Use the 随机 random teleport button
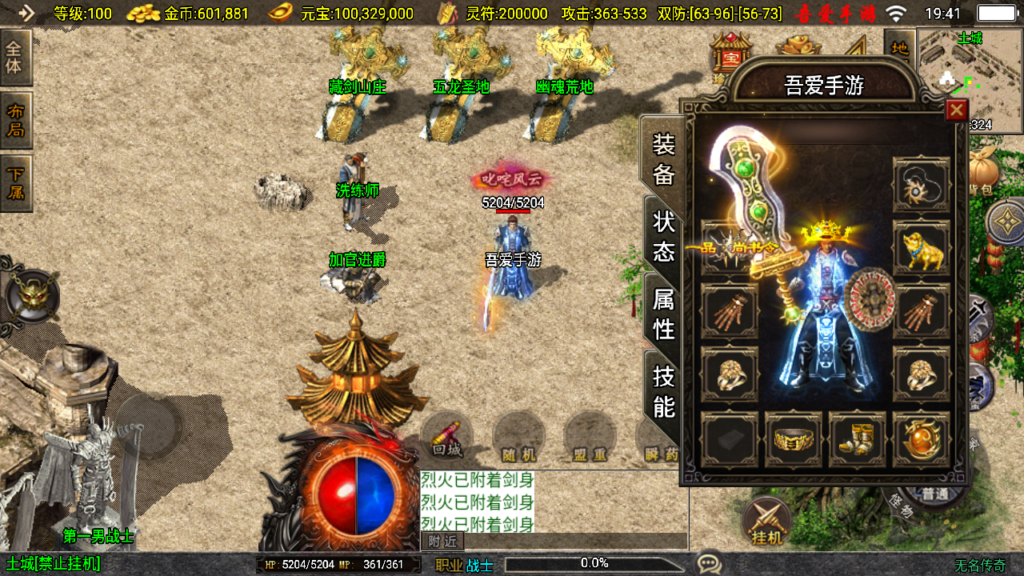This screenshot has width=1024, height=576. (518, 436)
